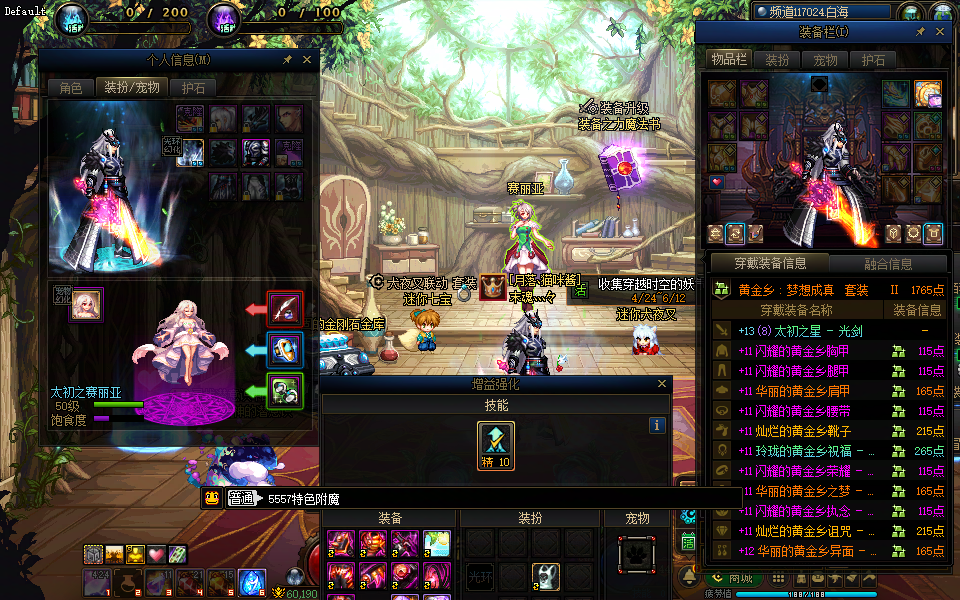This screenshot has width=960, height=600.
Task: Pin the 装备栏 window
Action: click(921, 32)
